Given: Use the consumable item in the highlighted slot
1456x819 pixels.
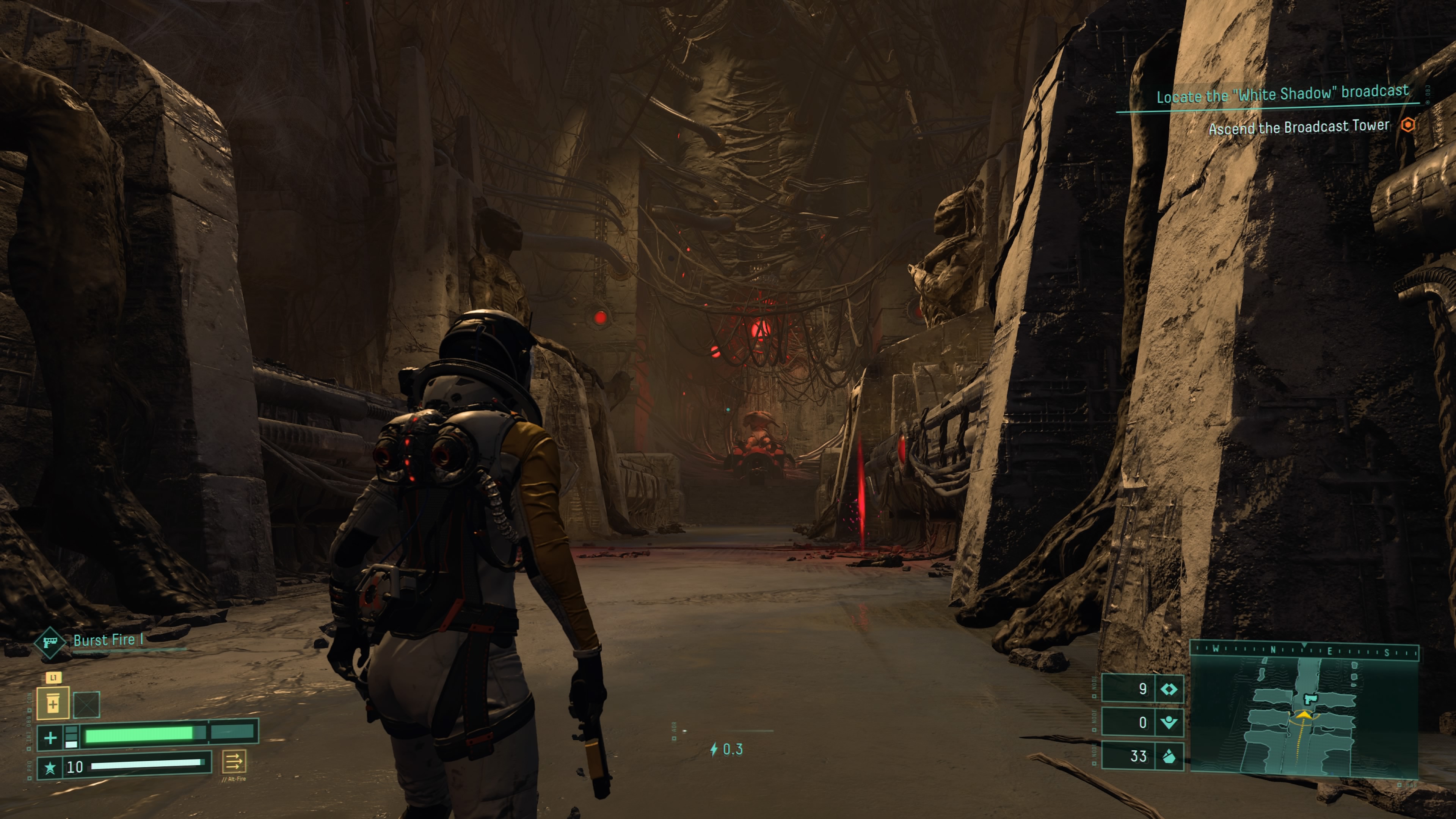Looking at the screenshot, I should (53, 704).
